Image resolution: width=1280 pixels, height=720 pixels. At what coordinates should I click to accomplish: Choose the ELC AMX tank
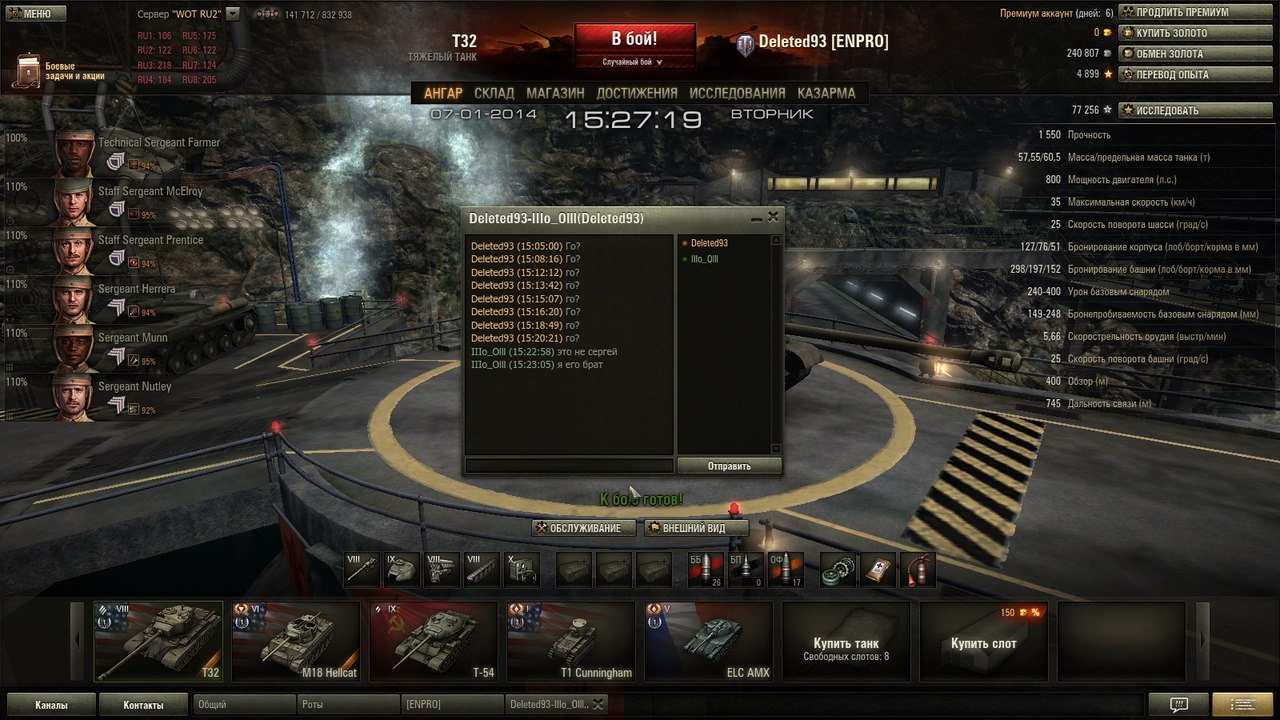[x=708, y=641]
